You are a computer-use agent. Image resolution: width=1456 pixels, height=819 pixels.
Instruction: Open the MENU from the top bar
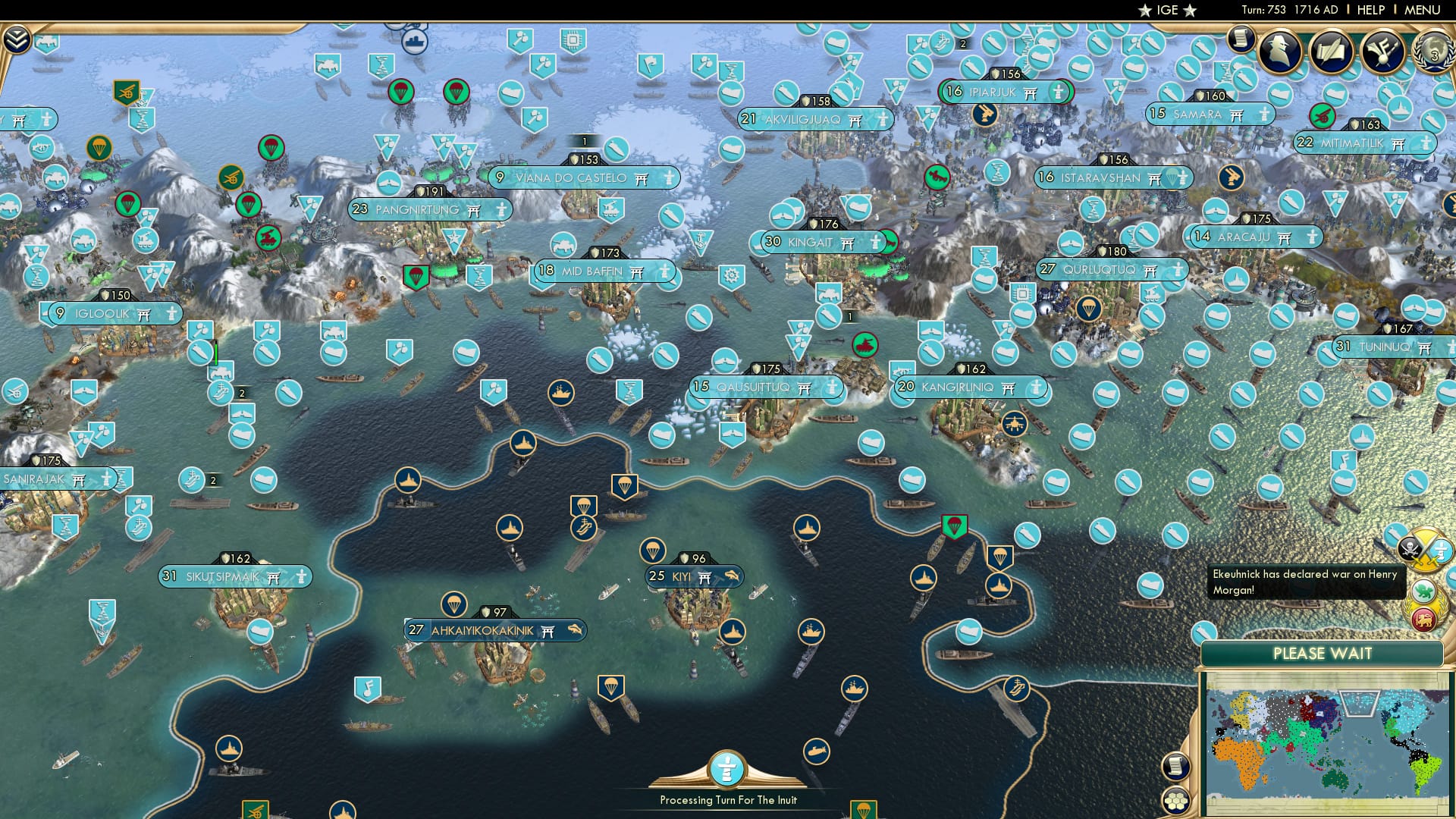coord(1426,9)
